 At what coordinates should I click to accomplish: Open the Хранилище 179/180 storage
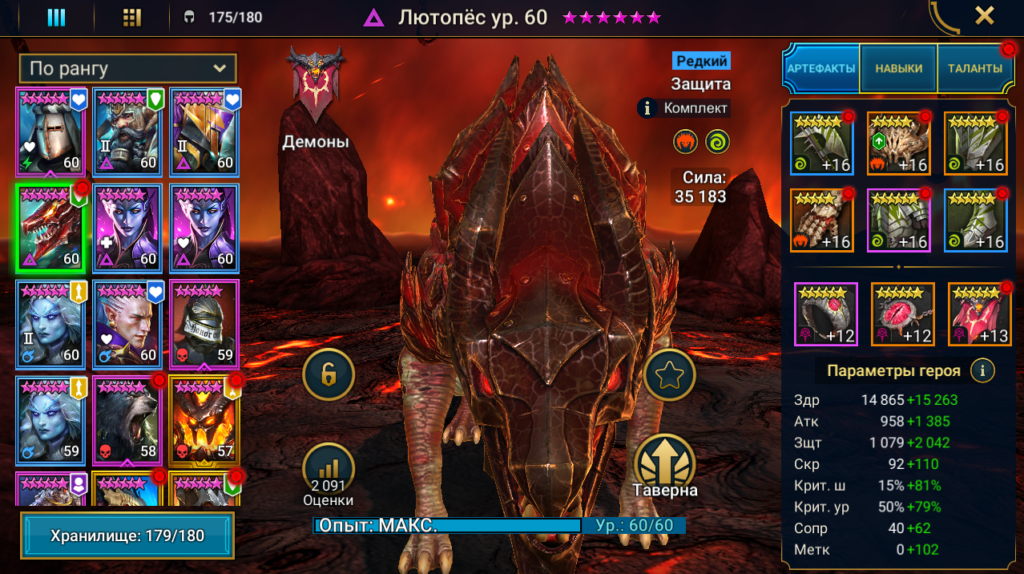(x=127, y=536)
